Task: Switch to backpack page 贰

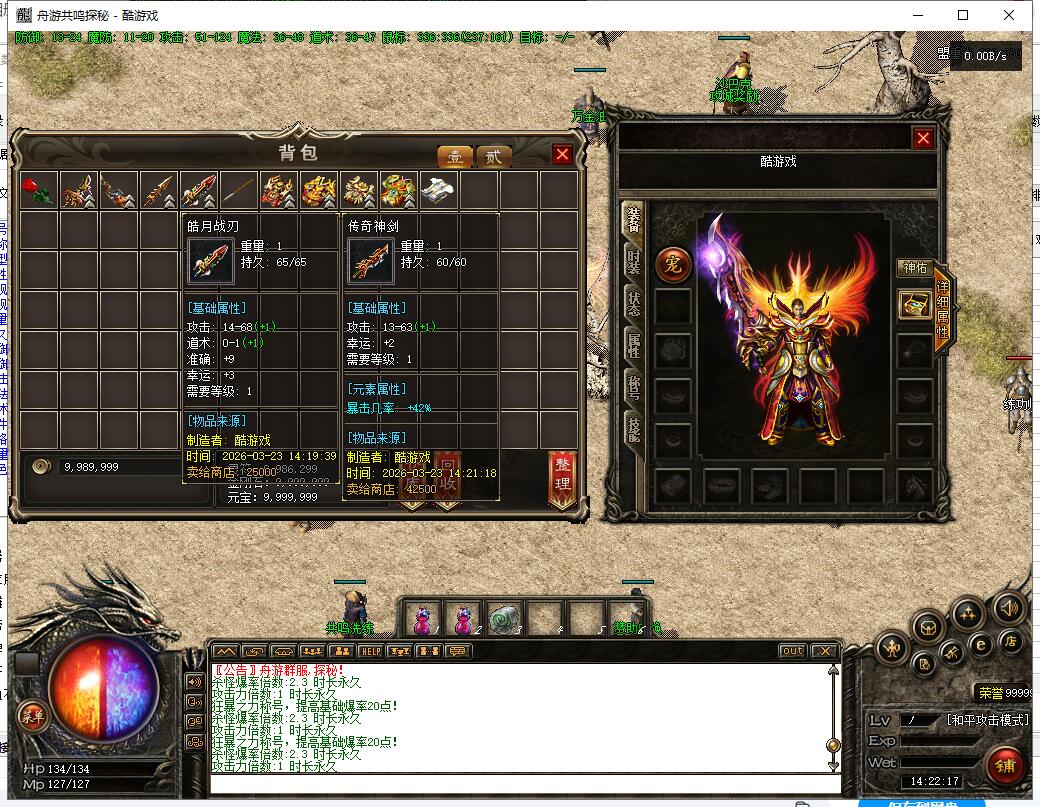Action: (492, 157)
